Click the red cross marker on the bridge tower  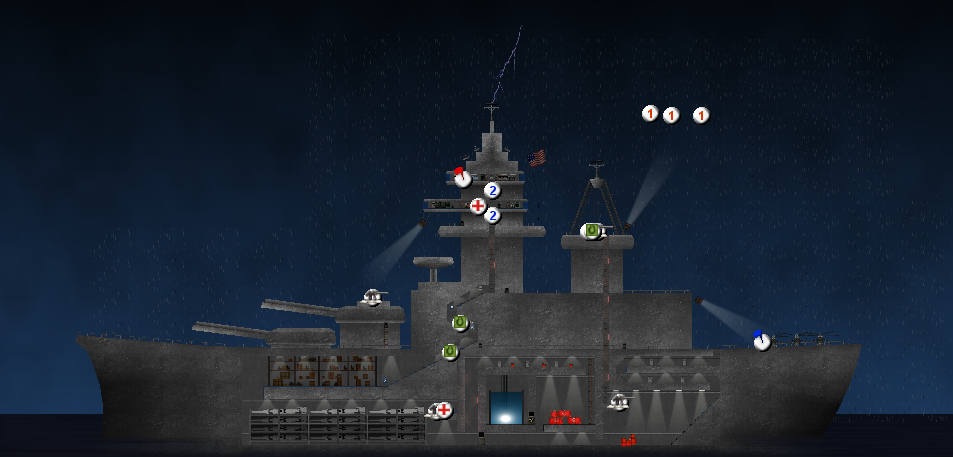tap(478, 206)
